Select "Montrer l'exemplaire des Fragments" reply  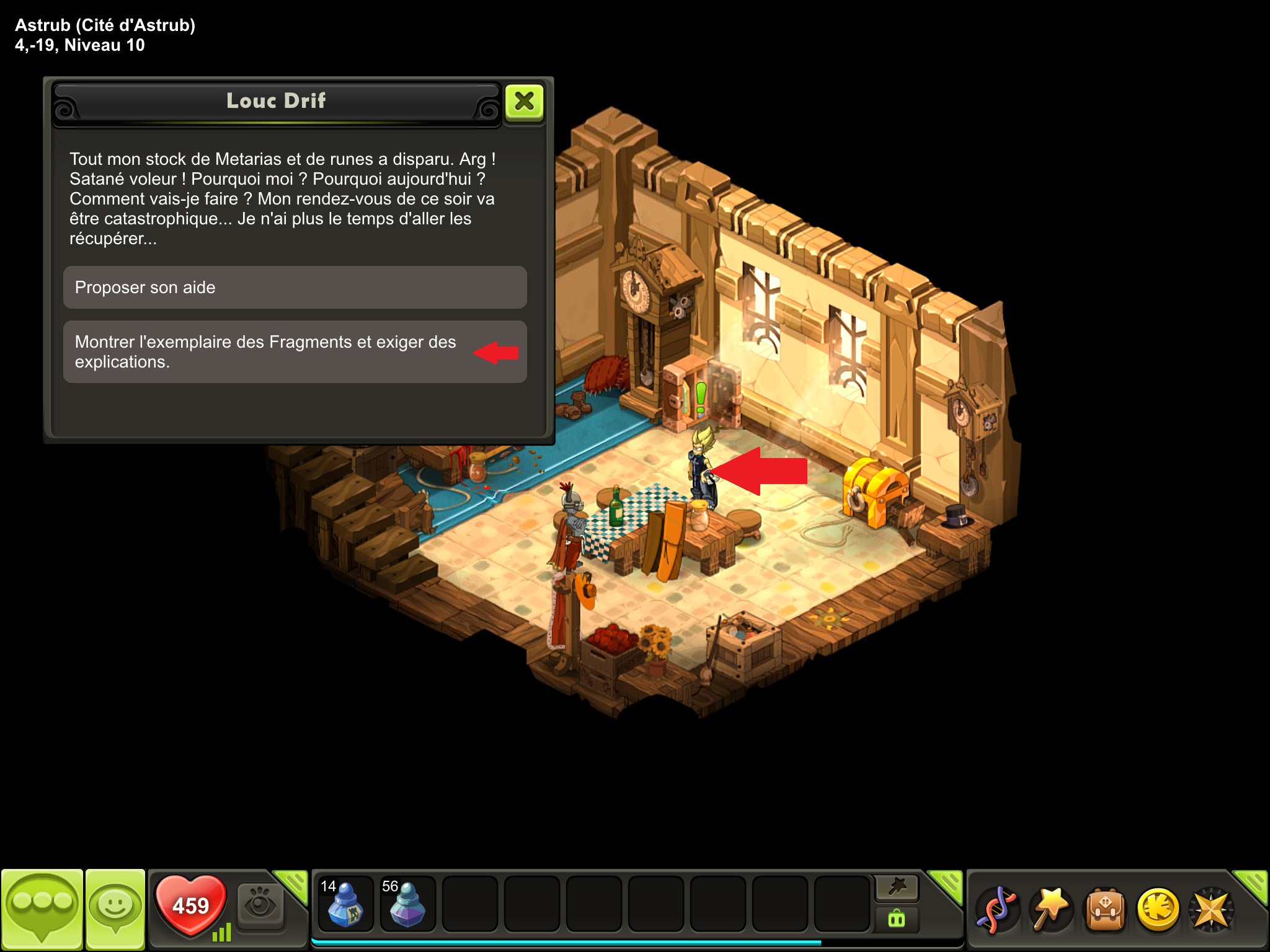pyautogui.click(x=295, y=351)
